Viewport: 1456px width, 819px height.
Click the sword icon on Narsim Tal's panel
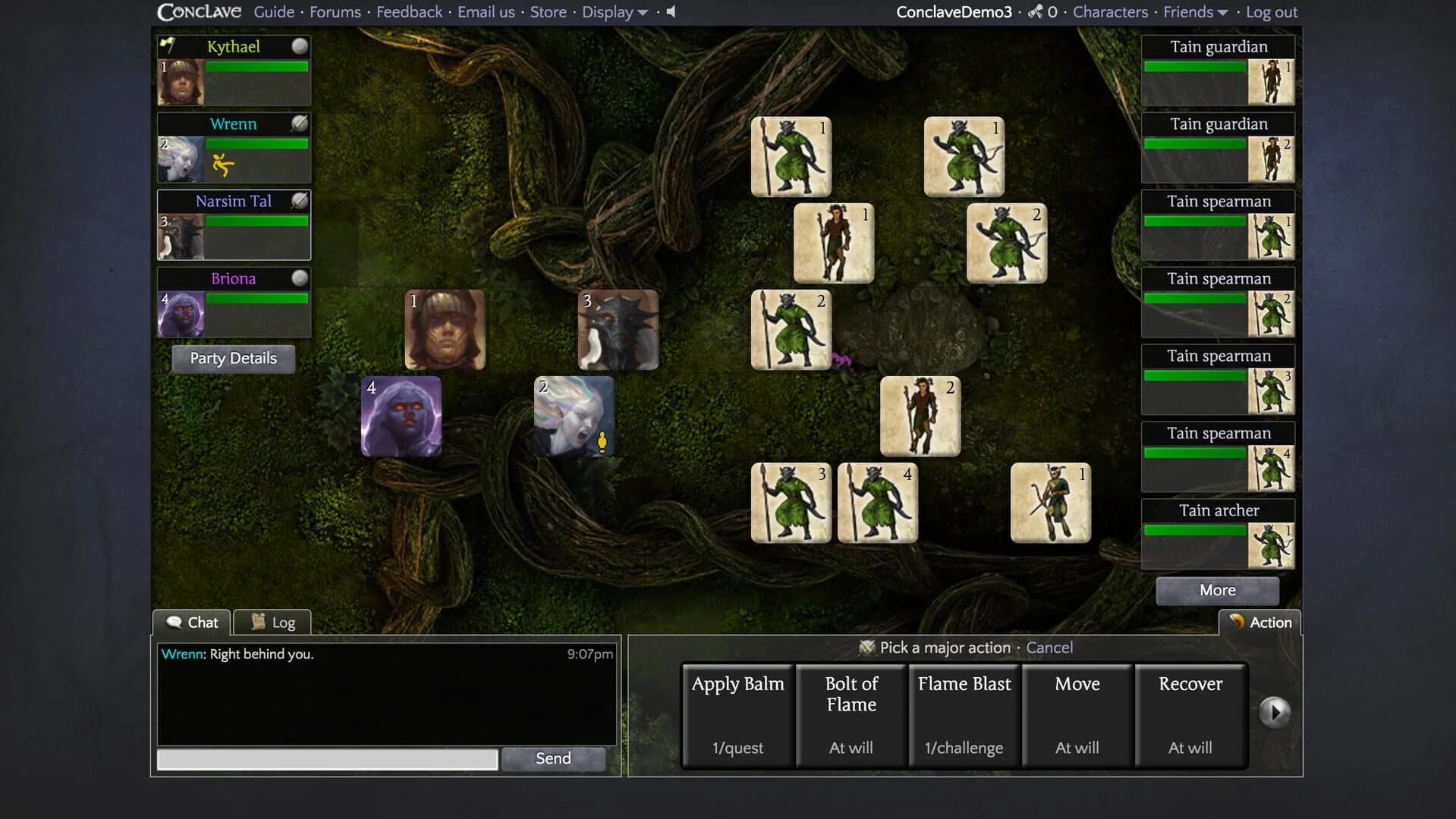pyautogui.click(x=299, y=201)
